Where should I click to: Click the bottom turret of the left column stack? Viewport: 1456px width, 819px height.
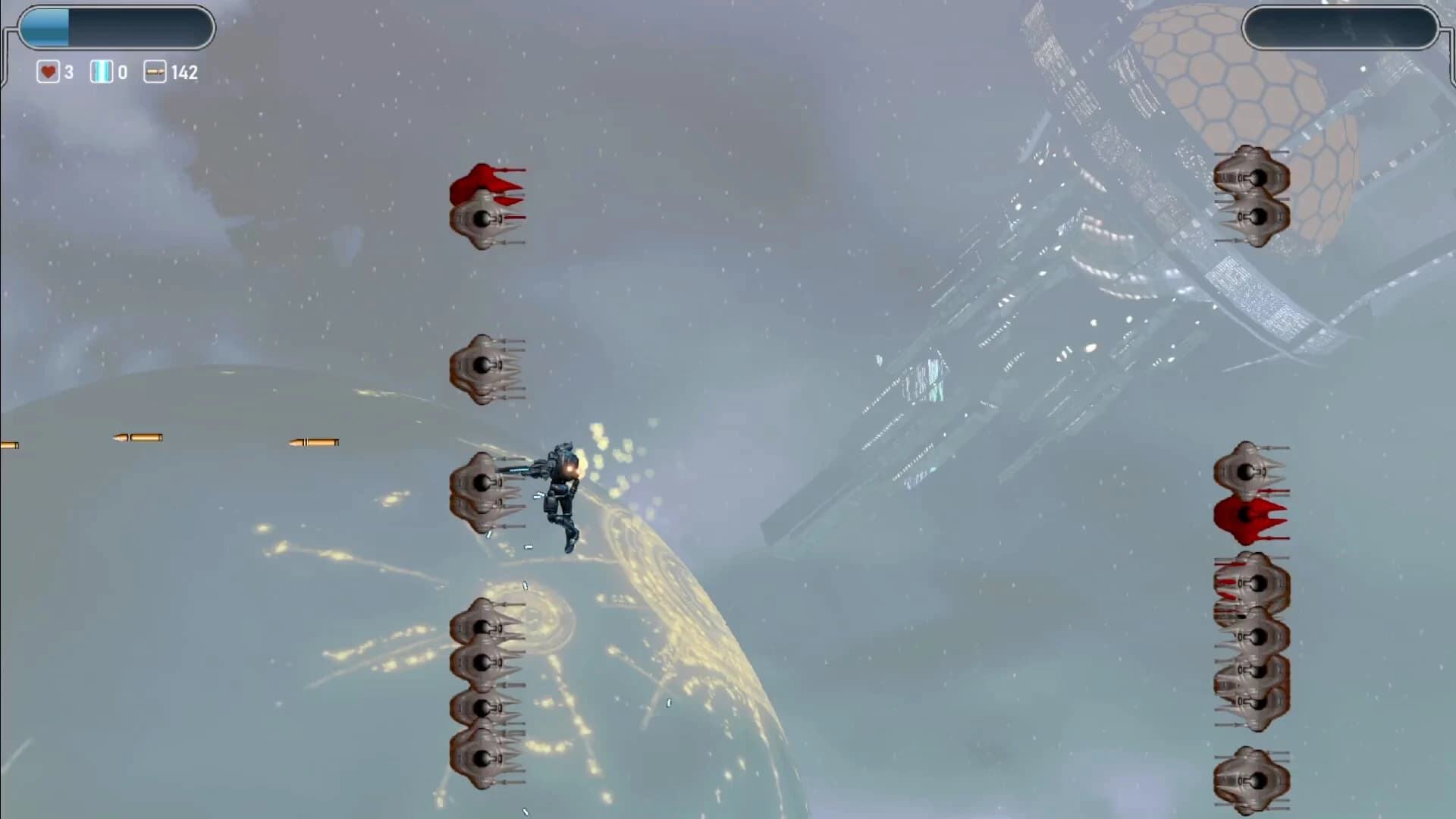(x=482, y=758)
